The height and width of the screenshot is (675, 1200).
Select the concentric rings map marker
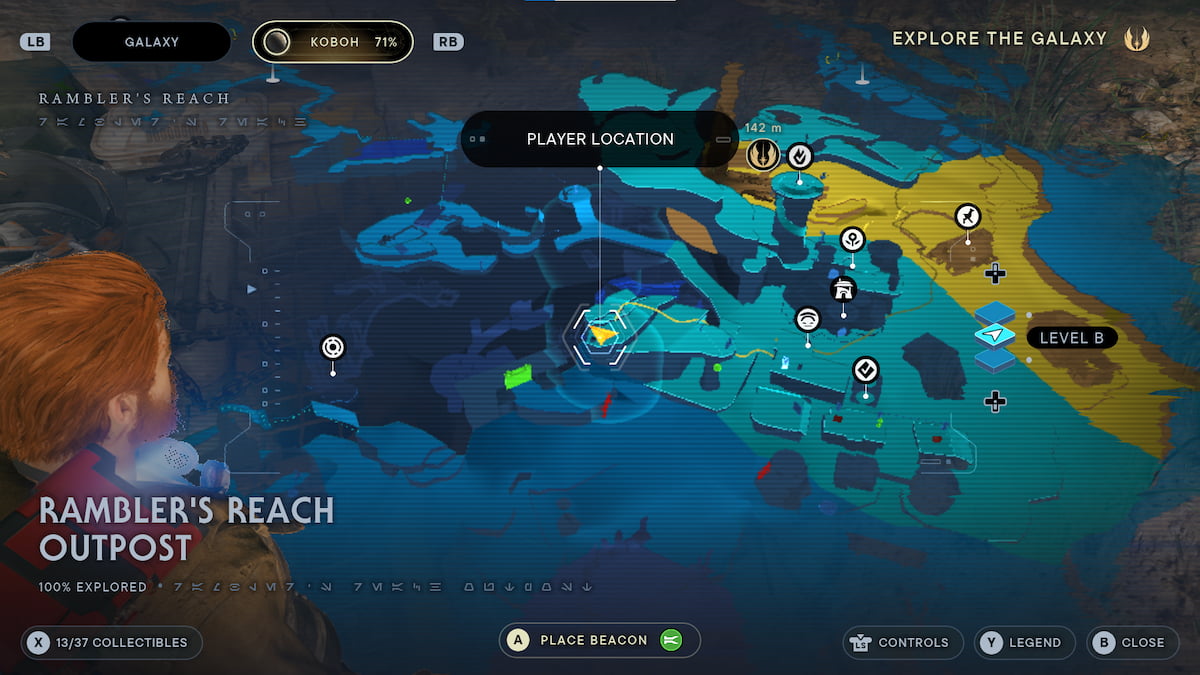pyautogui.click(x=333, y=348)
